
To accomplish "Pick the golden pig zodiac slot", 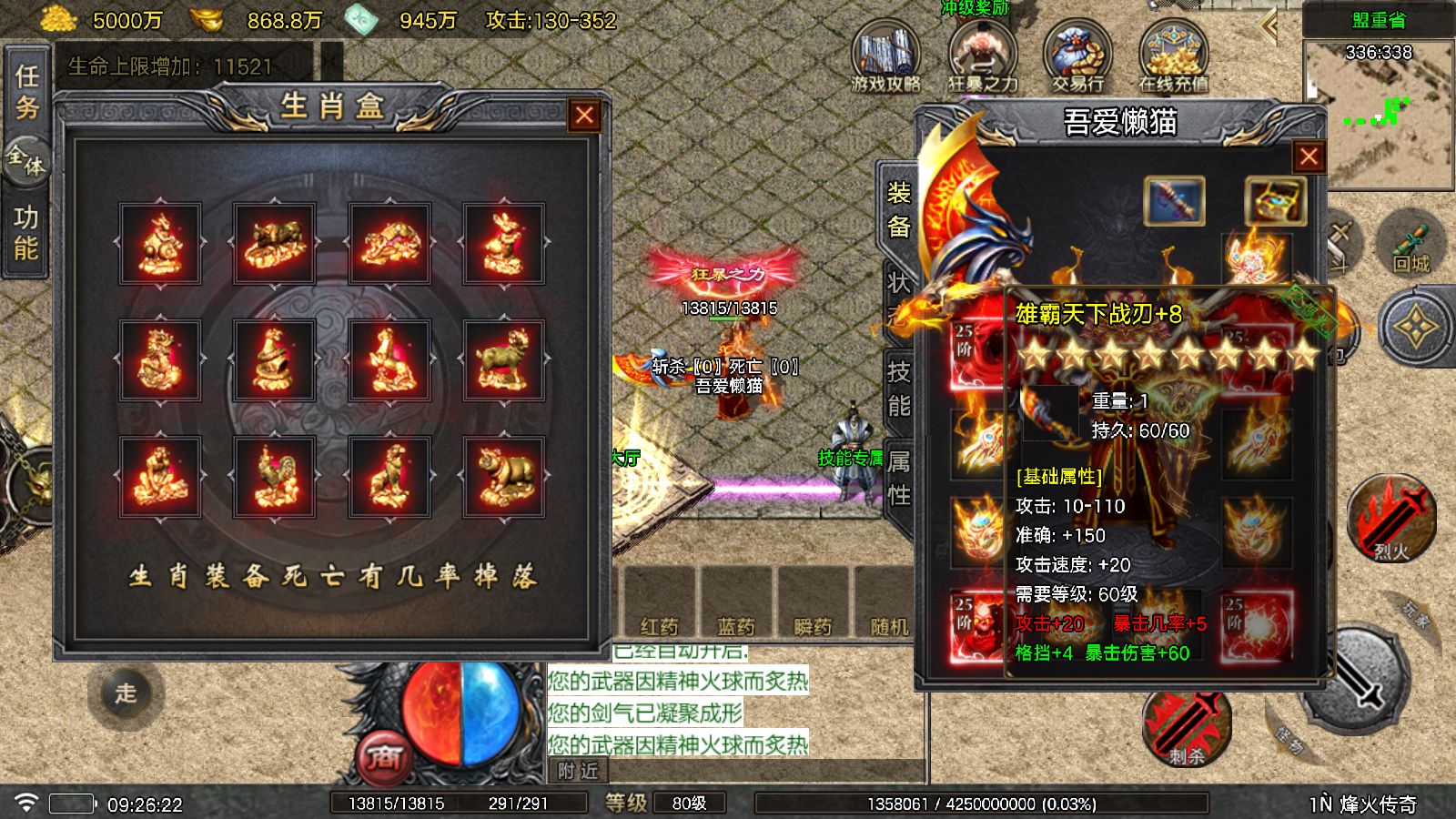I will click(x=503, y=477).
